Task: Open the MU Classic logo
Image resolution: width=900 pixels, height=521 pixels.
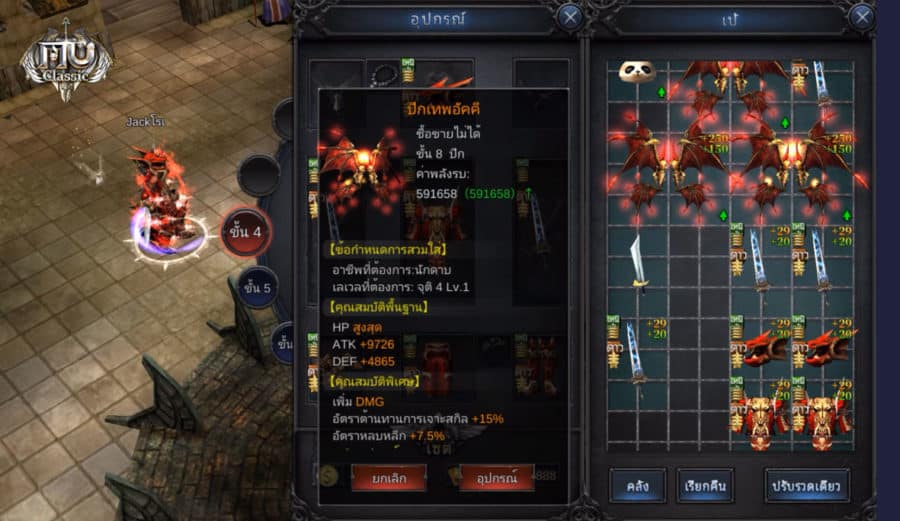Action: click(66, 63)
